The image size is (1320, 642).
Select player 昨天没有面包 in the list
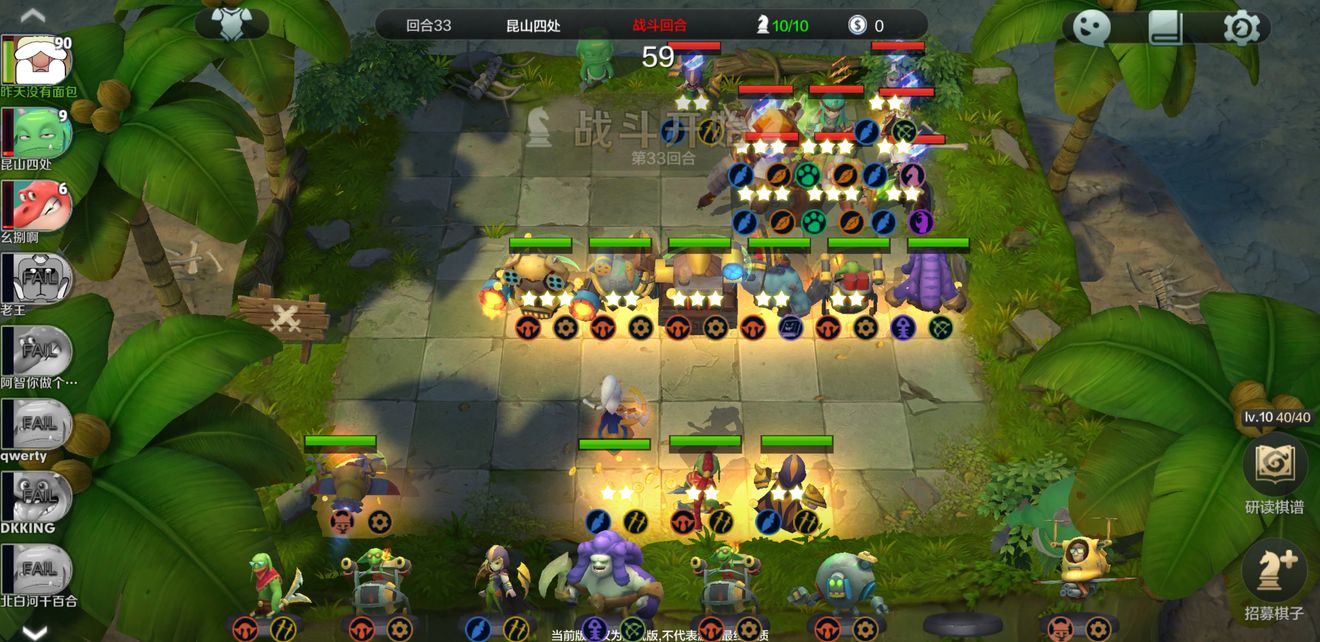38,64
